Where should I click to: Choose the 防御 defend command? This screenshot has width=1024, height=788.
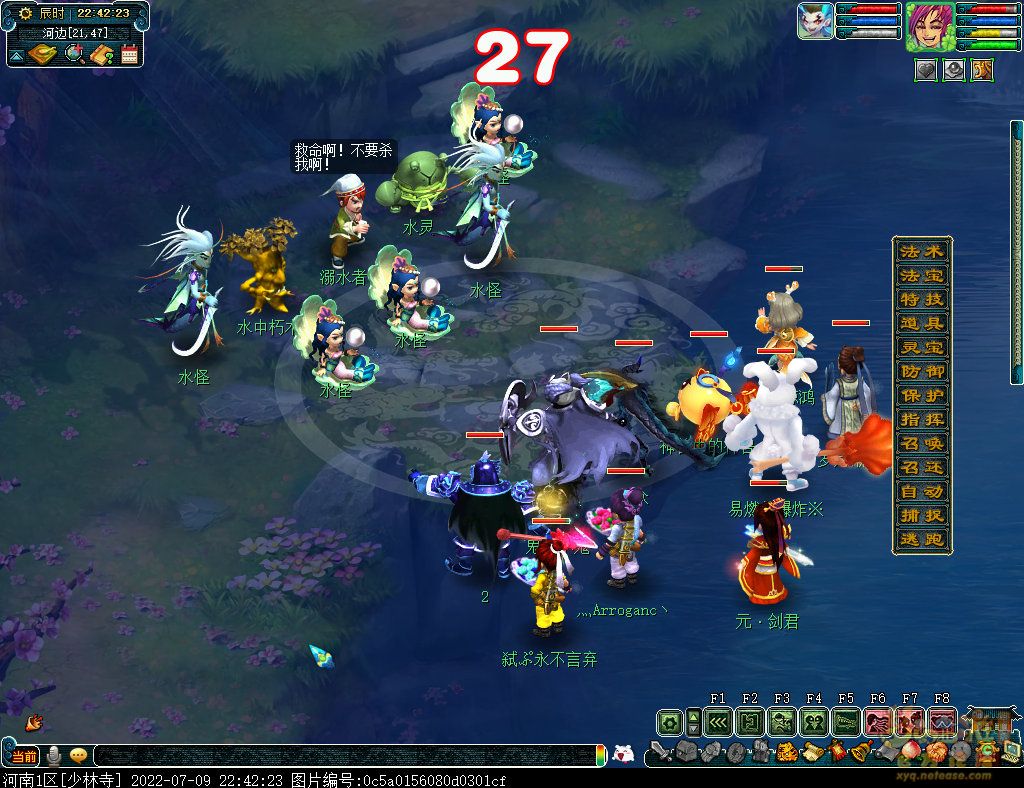(x=921, y=371)
